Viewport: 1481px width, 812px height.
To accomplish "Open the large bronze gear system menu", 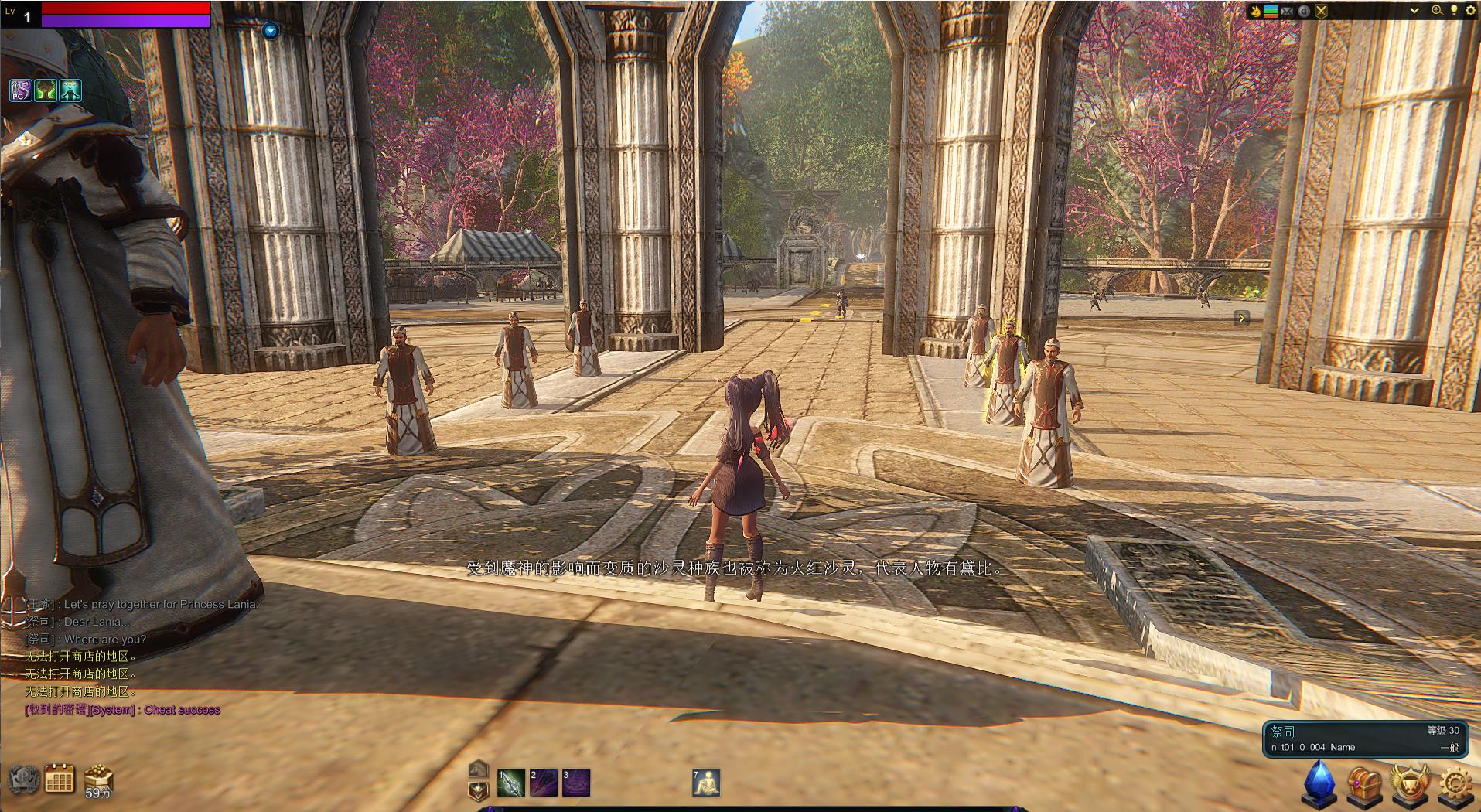I will click(x=1456, y=784).
